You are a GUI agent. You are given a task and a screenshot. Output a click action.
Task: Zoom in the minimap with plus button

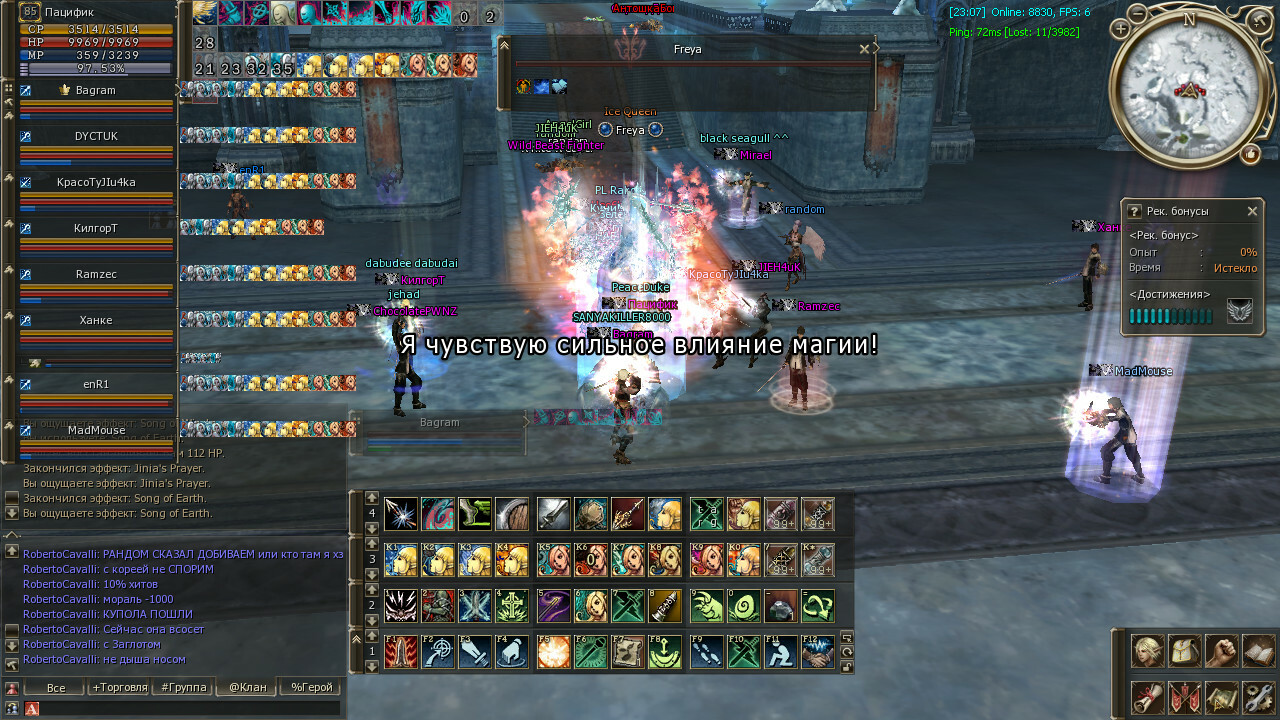click(1120, 30)
